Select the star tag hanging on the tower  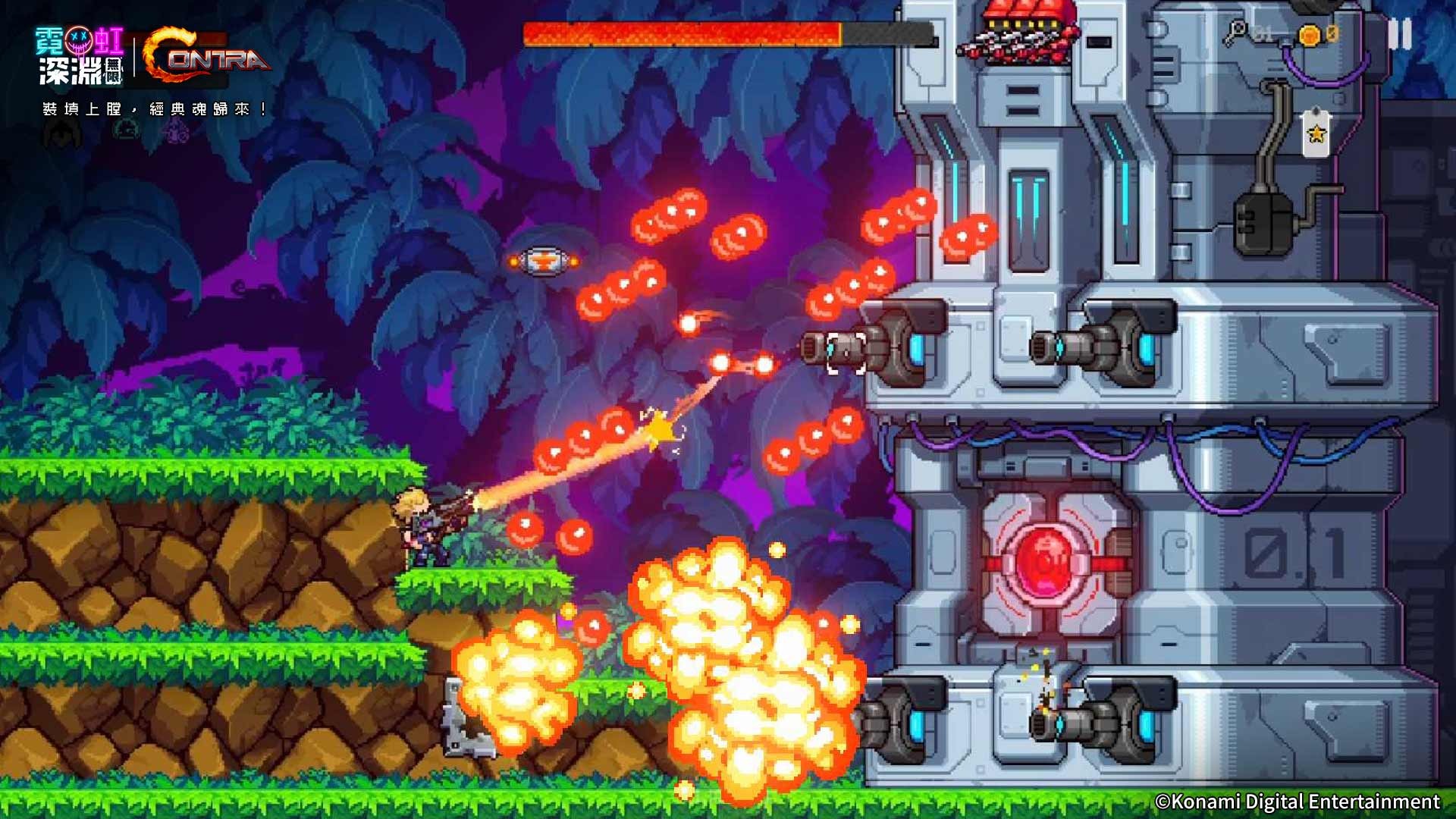1318,134
